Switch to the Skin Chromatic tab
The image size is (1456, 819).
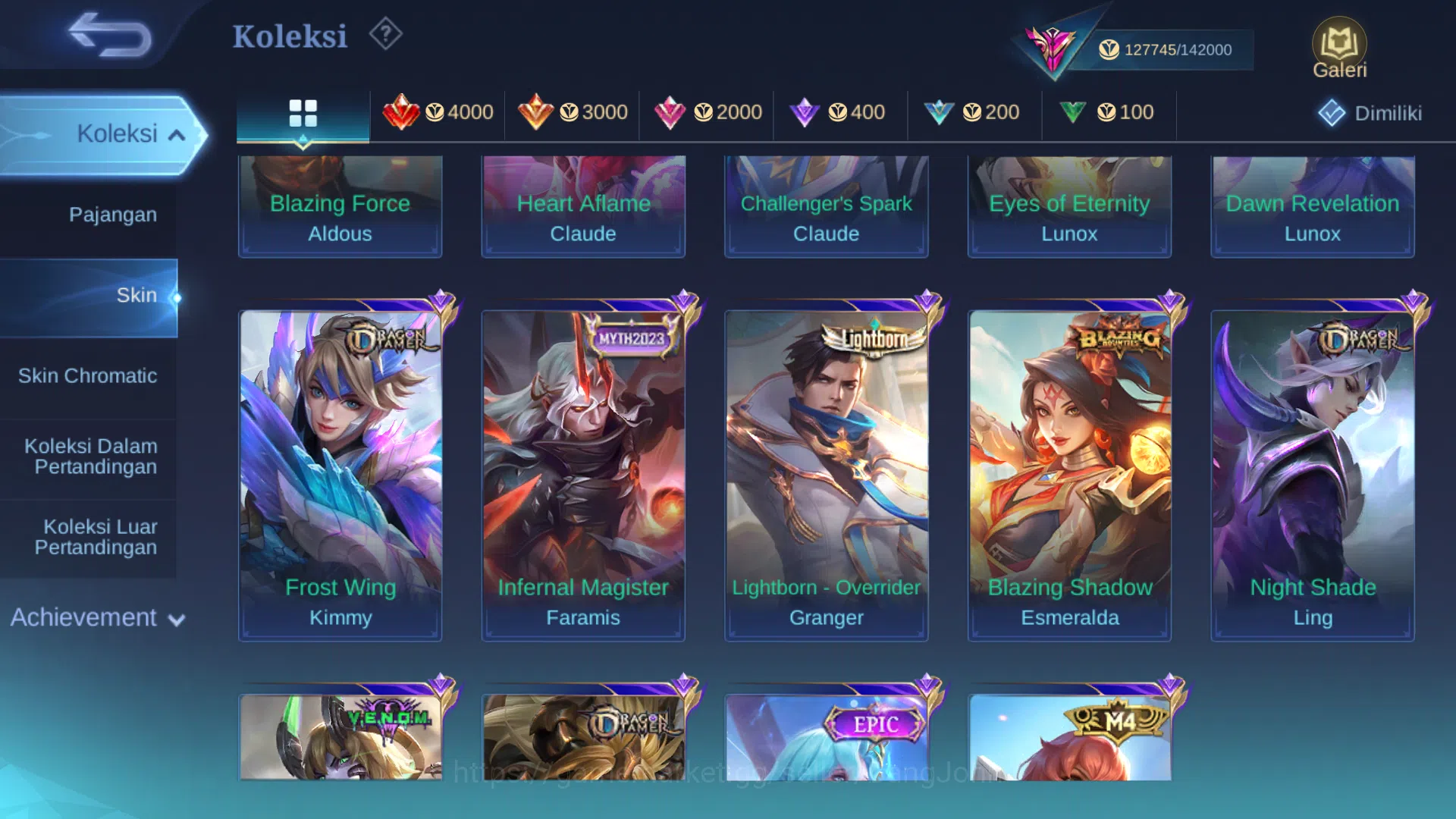pos(89,375)
